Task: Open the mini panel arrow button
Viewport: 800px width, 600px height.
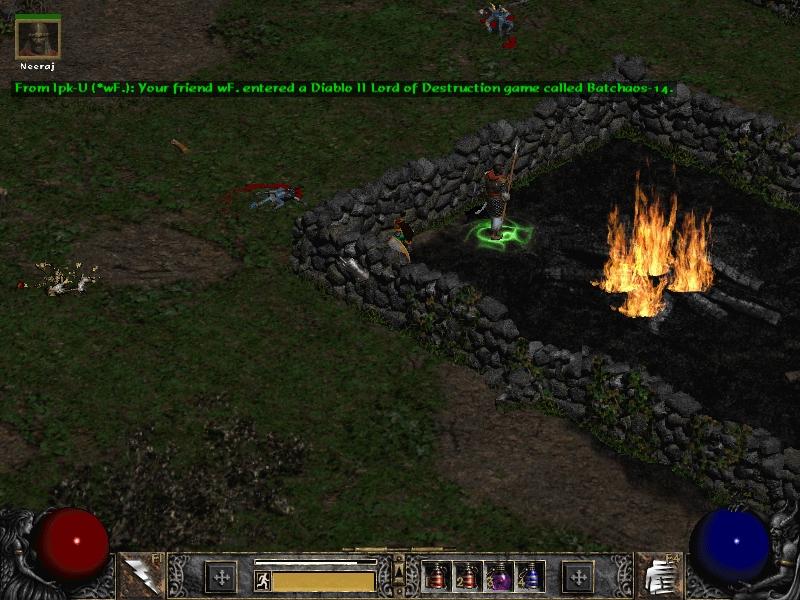Action: (x=399, y=572)
